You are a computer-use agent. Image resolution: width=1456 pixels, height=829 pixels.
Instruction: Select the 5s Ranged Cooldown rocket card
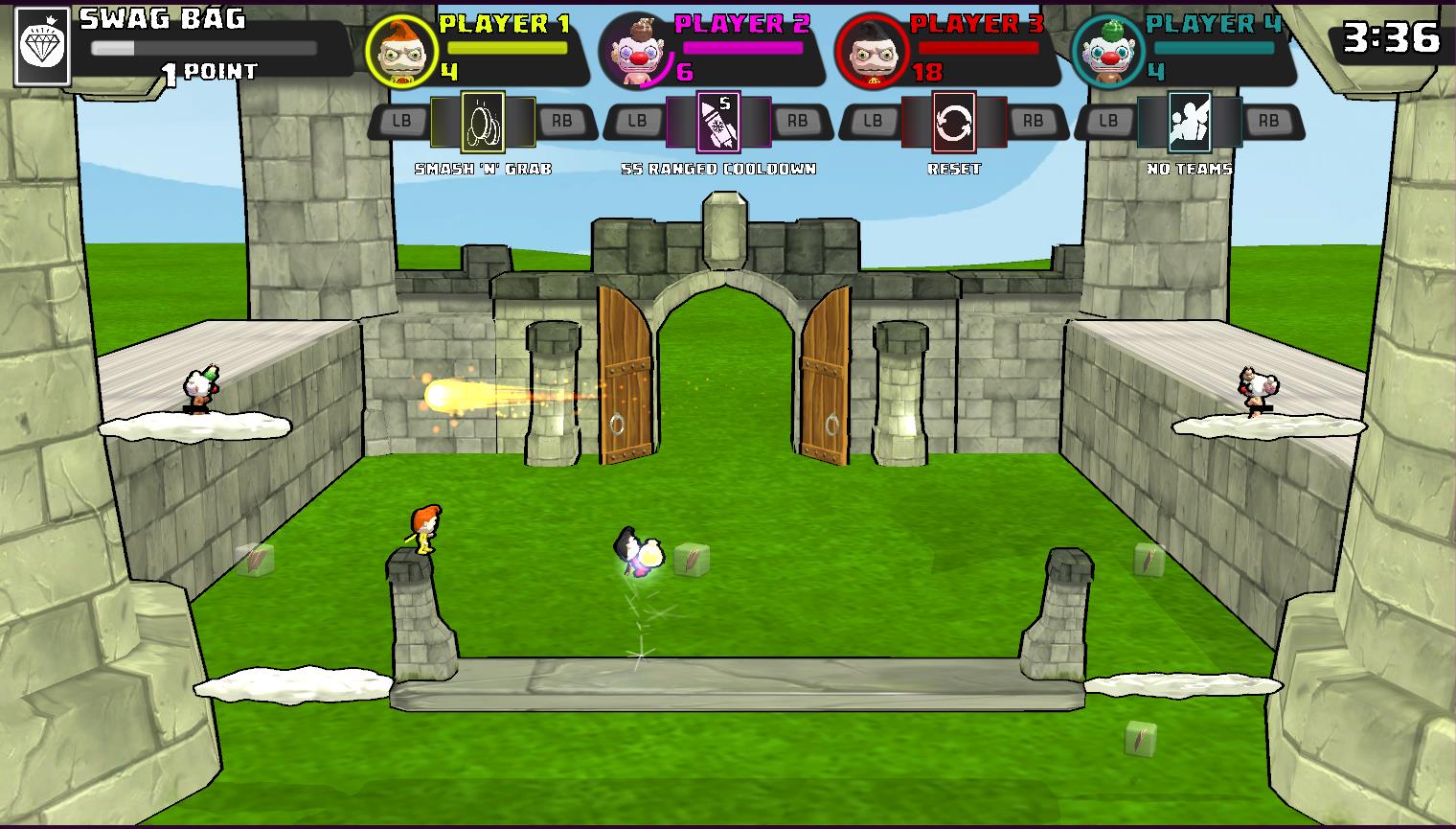click(x=720, y=122)
